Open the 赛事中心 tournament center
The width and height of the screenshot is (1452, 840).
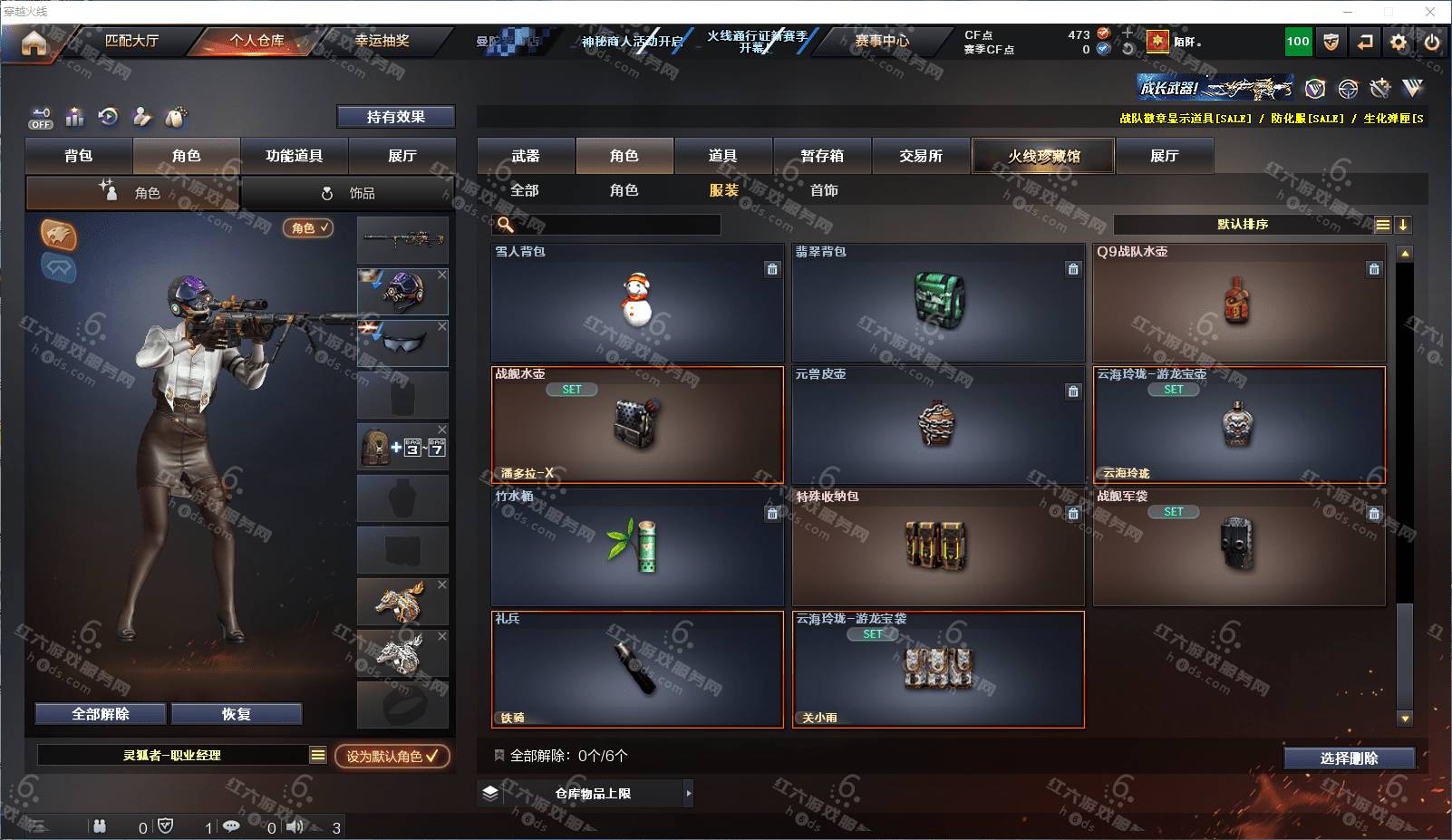(881, 41)
